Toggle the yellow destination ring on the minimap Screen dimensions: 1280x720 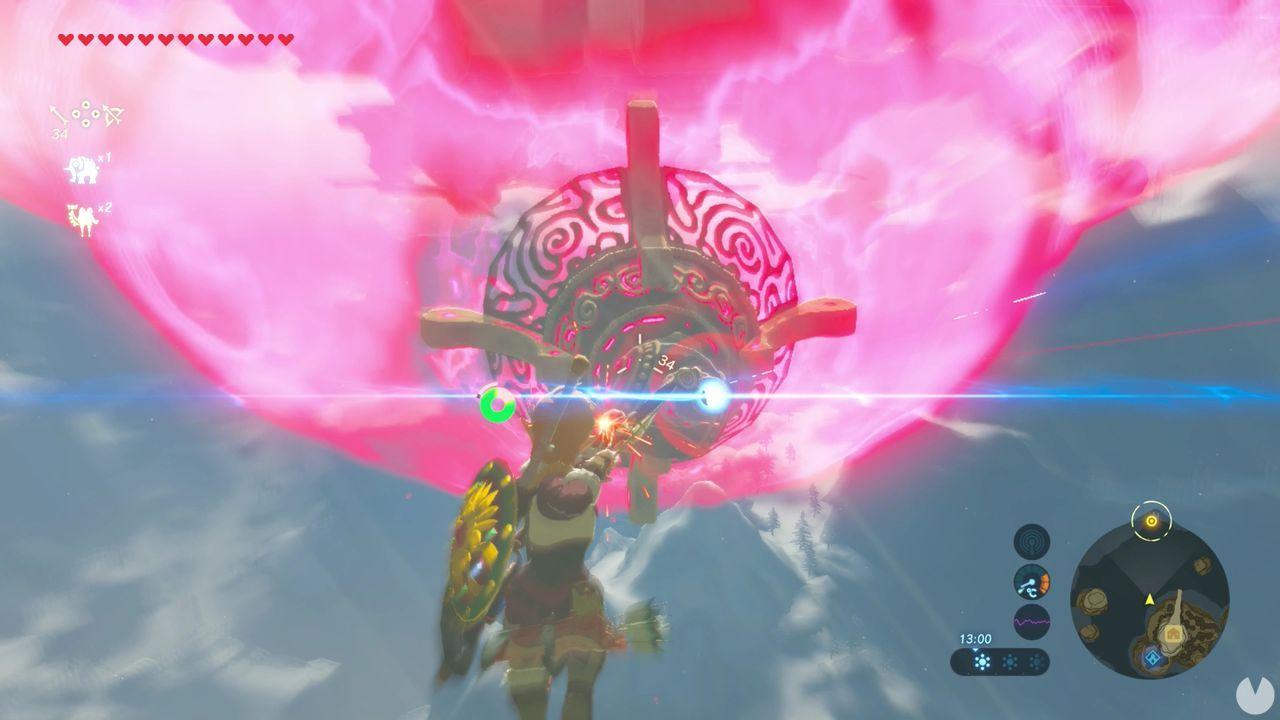coord(1151,520)
